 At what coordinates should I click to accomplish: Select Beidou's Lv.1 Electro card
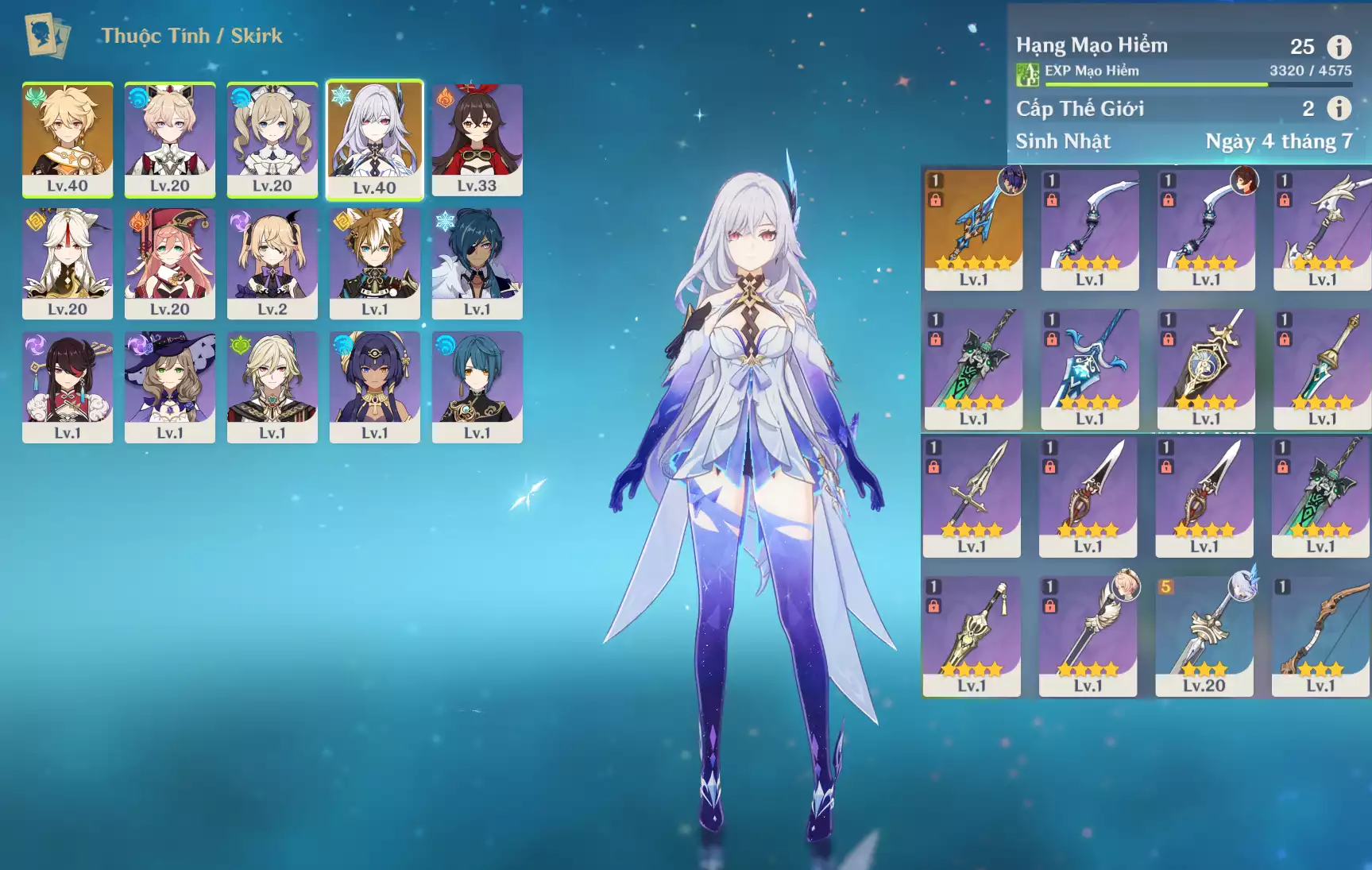[x=68, y=387]
